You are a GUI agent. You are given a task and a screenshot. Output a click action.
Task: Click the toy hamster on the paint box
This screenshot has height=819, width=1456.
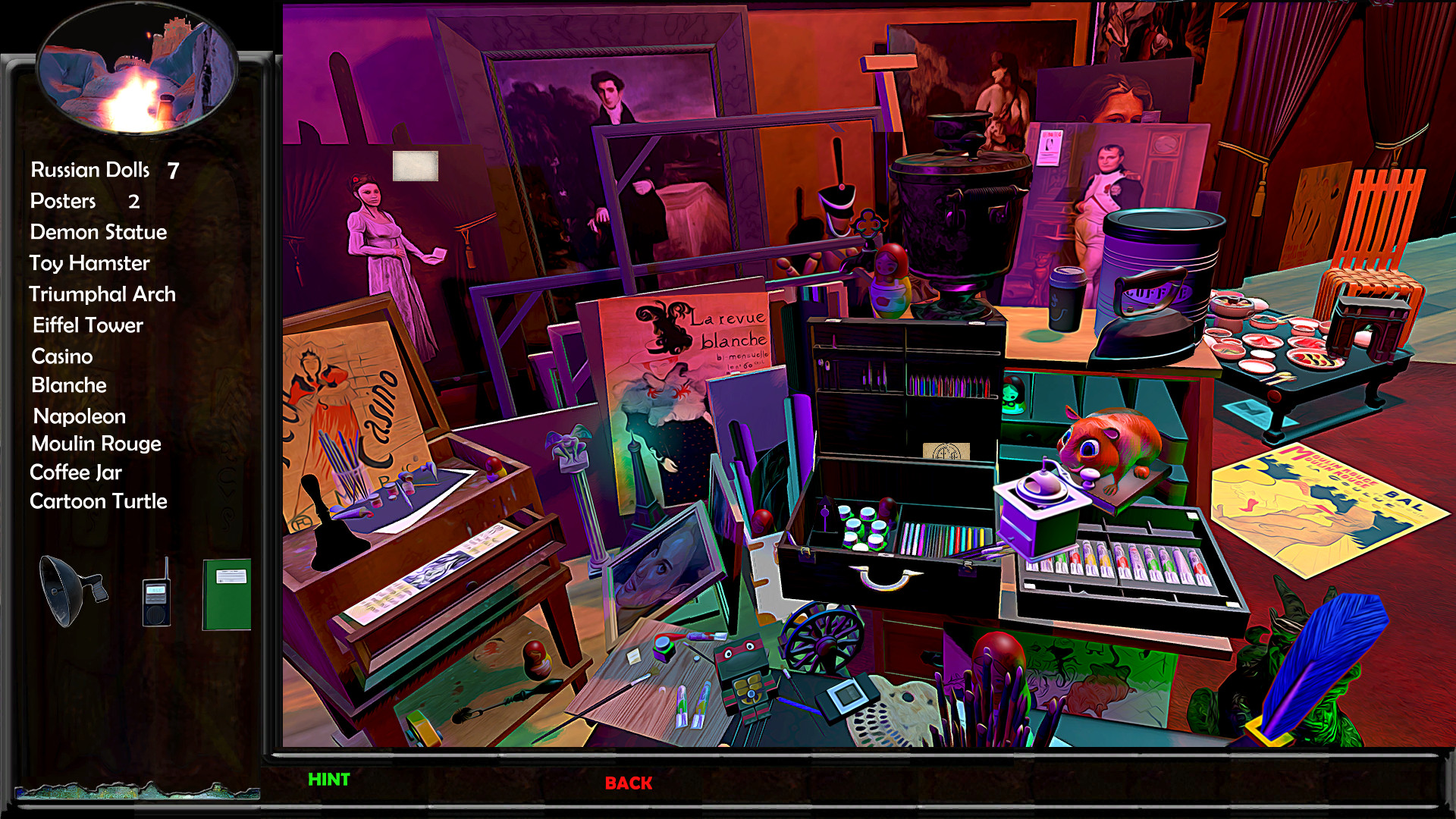pos(1116,447)
